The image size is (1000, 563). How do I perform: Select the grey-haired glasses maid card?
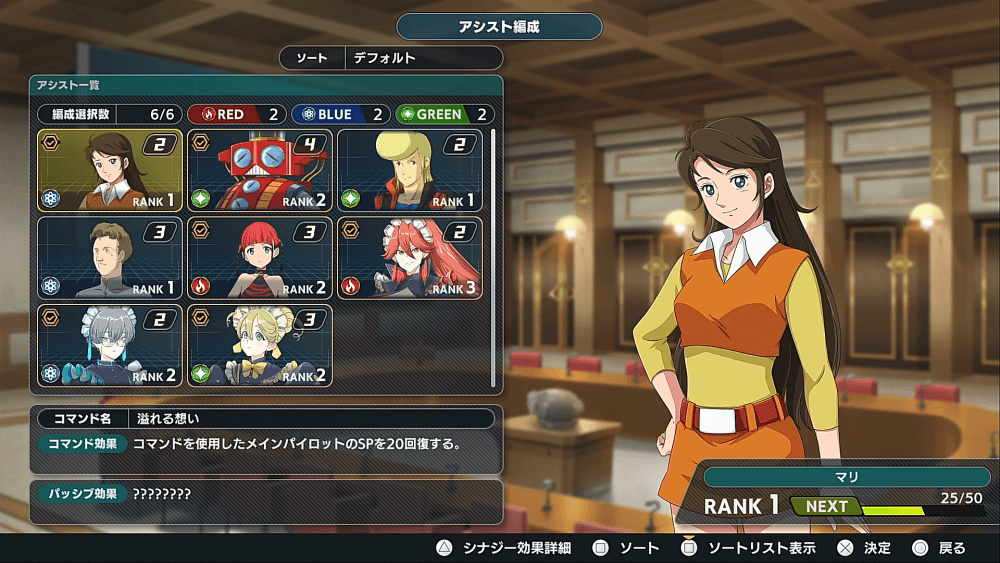click(110, 346)
